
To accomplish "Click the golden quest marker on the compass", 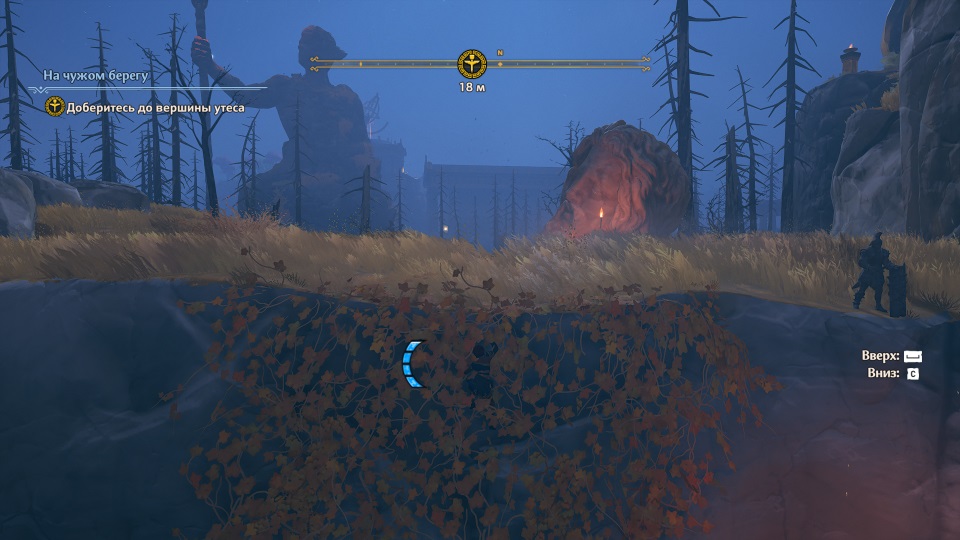I will pyautogui.click(x=471, y=64).
